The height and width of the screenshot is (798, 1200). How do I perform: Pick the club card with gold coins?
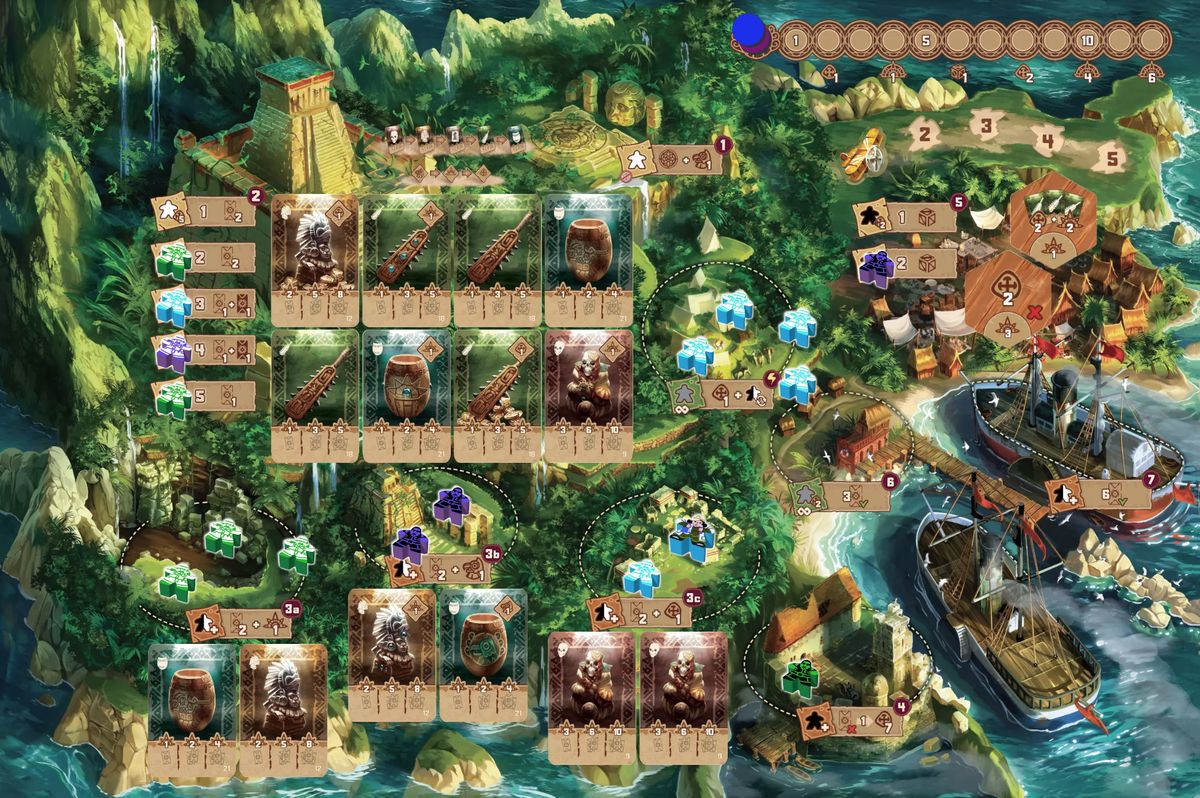point(496,396)
